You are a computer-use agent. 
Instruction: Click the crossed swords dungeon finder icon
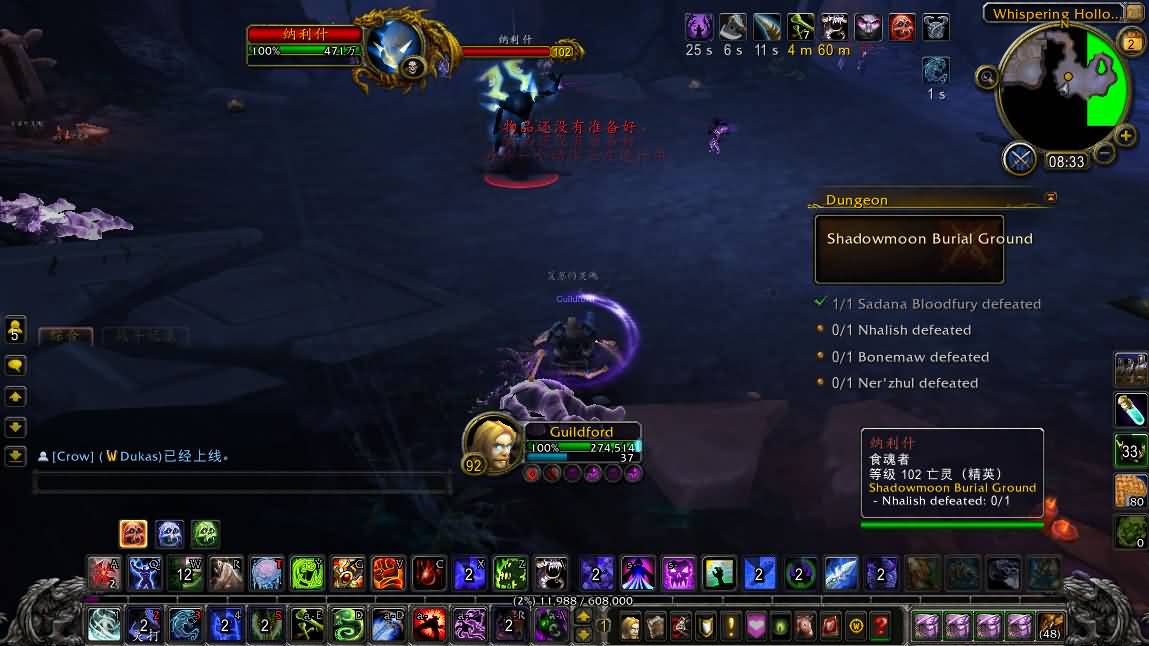pyautogui.click(x=1020, y=158)
